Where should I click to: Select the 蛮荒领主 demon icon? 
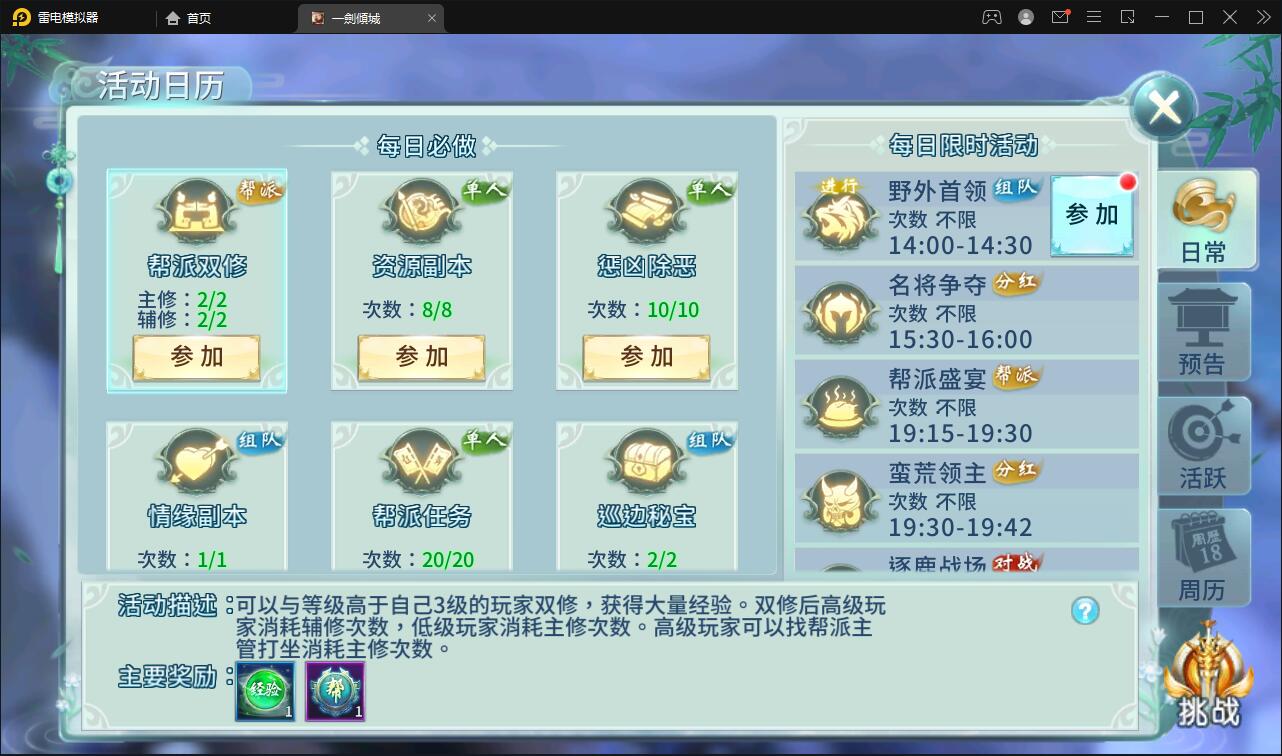[x=840, y=498]
